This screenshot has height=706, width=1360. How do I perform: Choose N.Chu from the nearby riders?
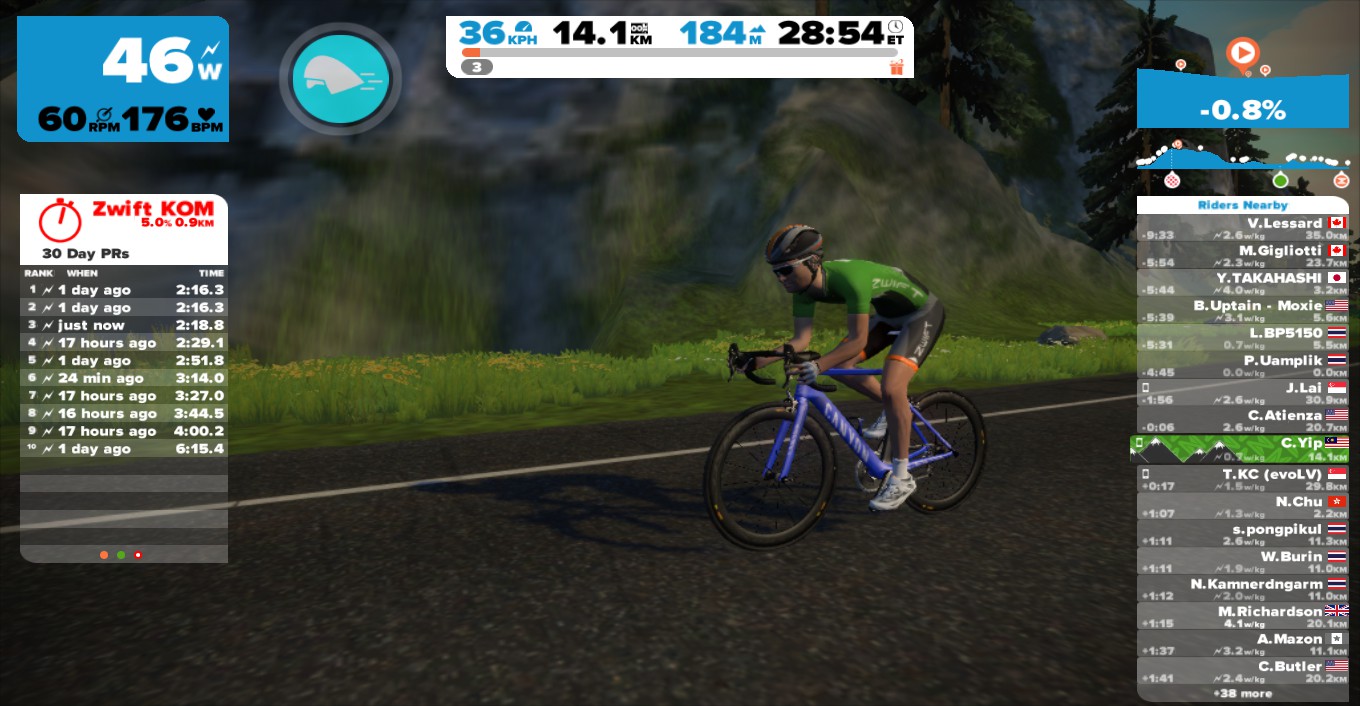tap(1243, 507)
